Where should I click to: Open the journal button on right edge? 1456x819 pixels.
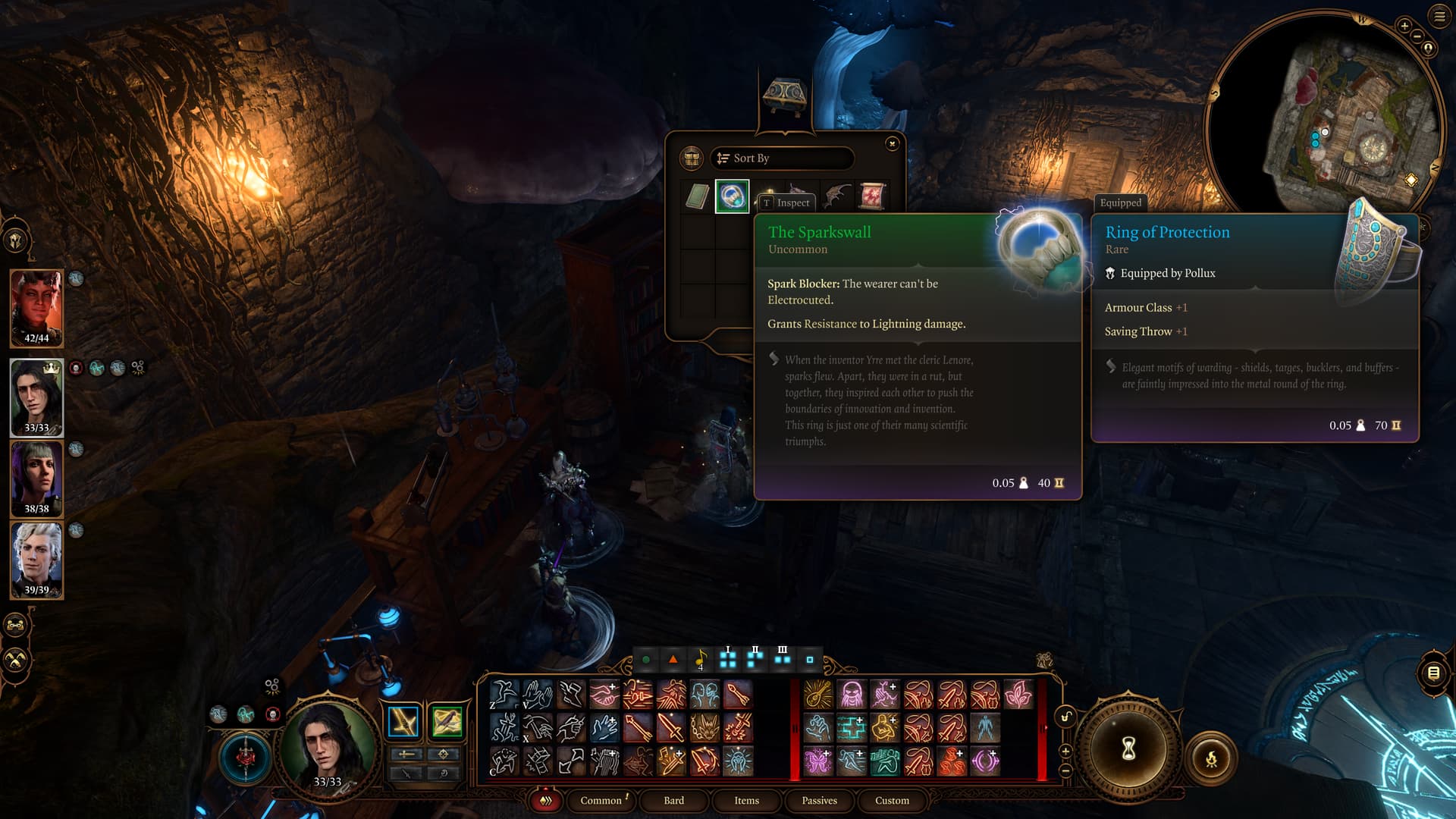click(1433, 673)
